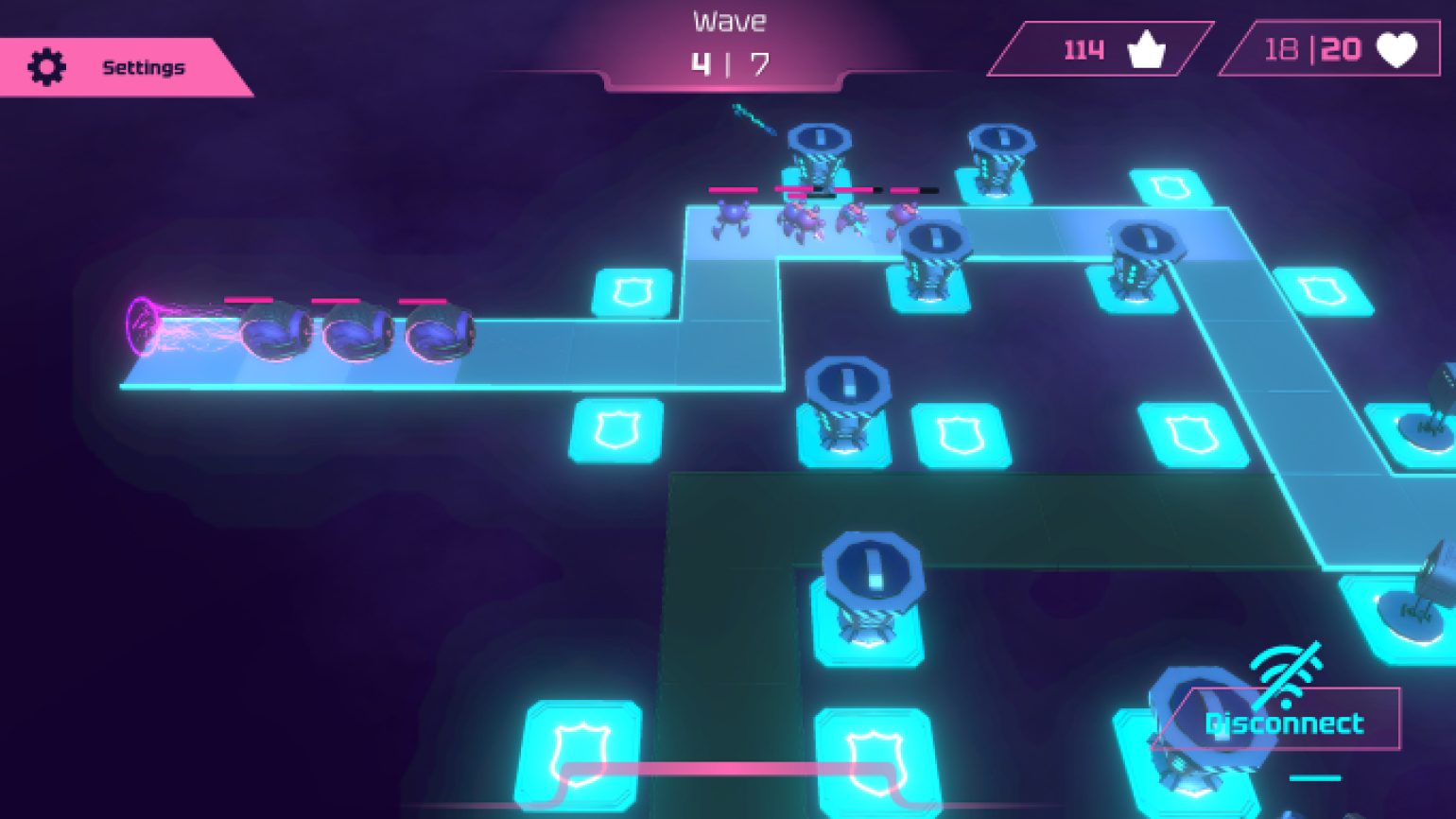Click the Disconnect button

point(1282,722)
